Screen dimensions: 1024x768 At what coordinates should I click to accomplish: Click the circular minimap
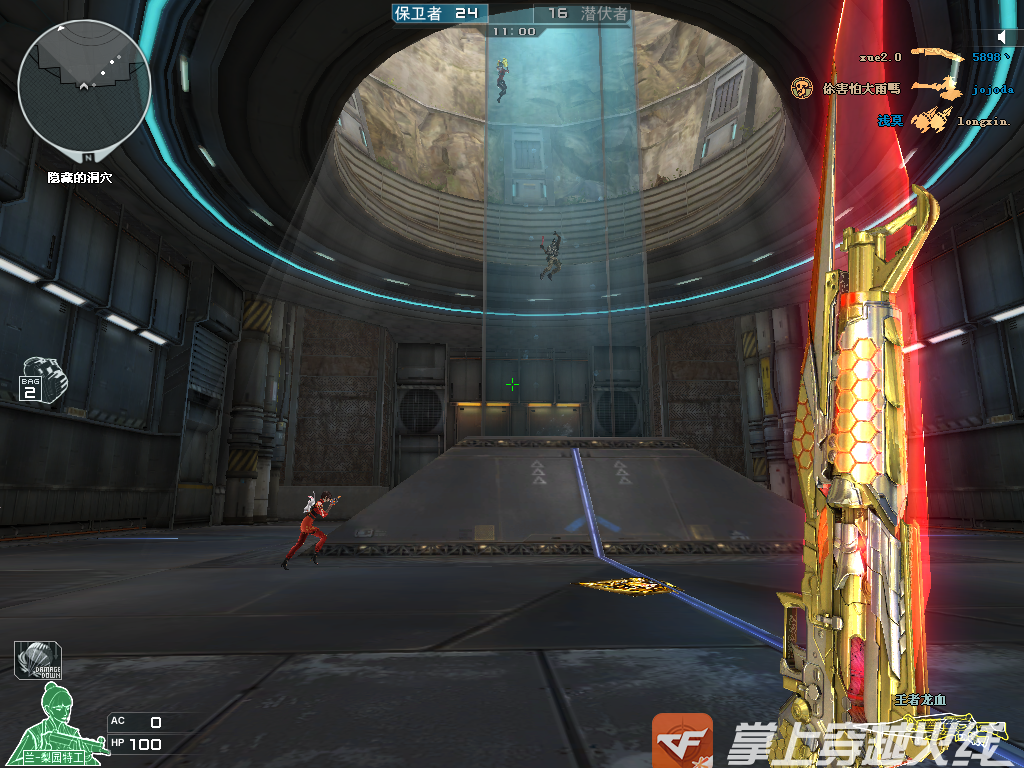click(x=84, y=84)
